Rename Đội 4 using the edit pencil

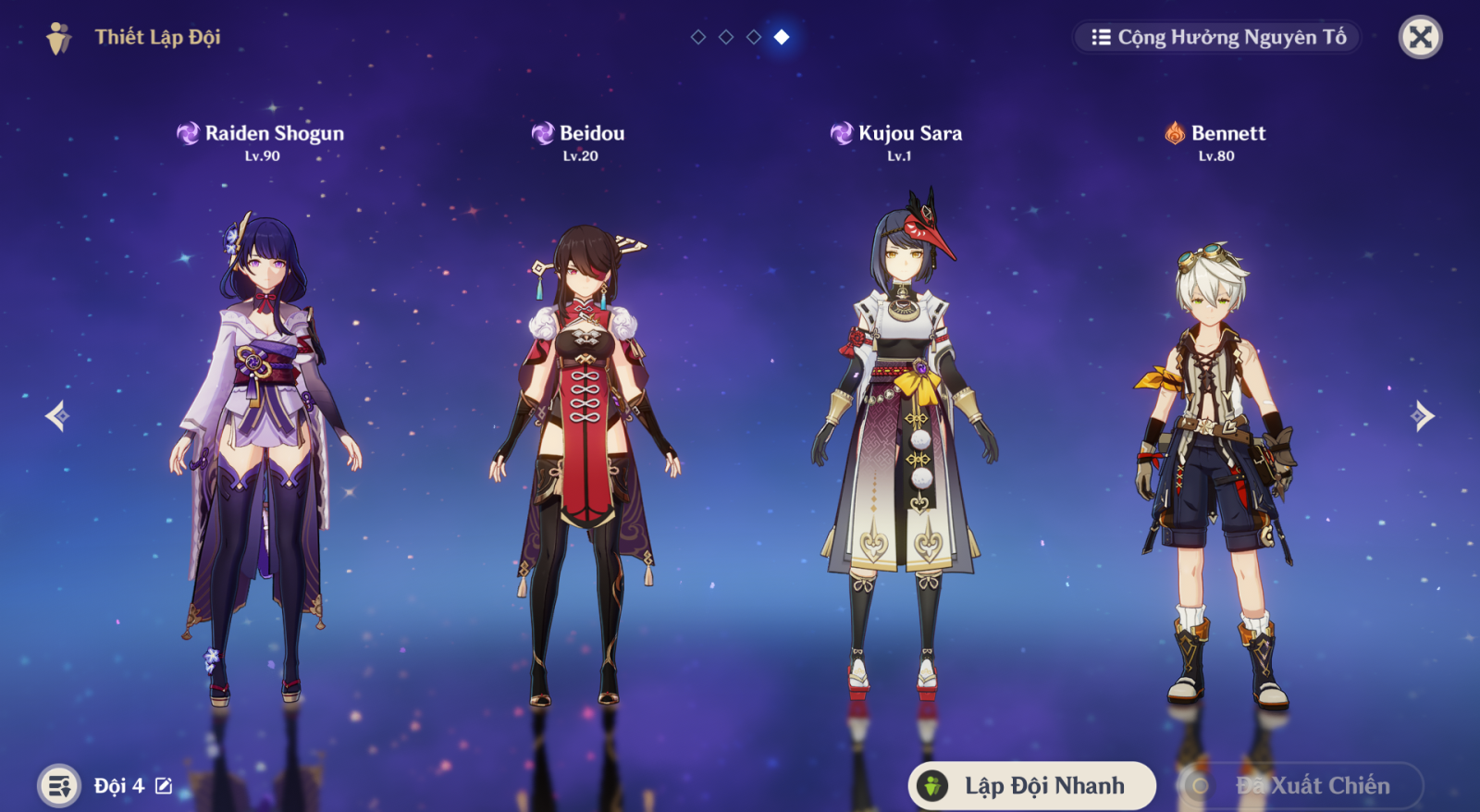[164, 786]
